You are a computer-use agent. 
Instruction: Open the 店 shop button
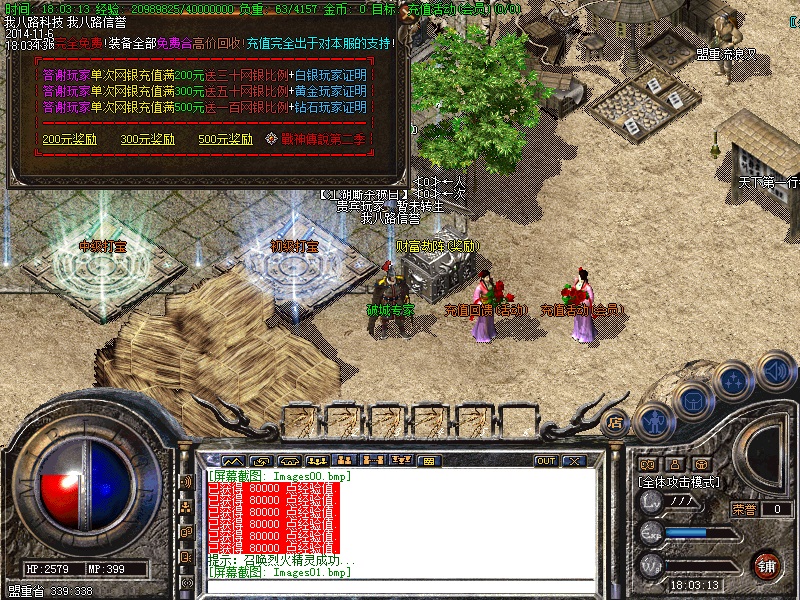tap(617, 422)
